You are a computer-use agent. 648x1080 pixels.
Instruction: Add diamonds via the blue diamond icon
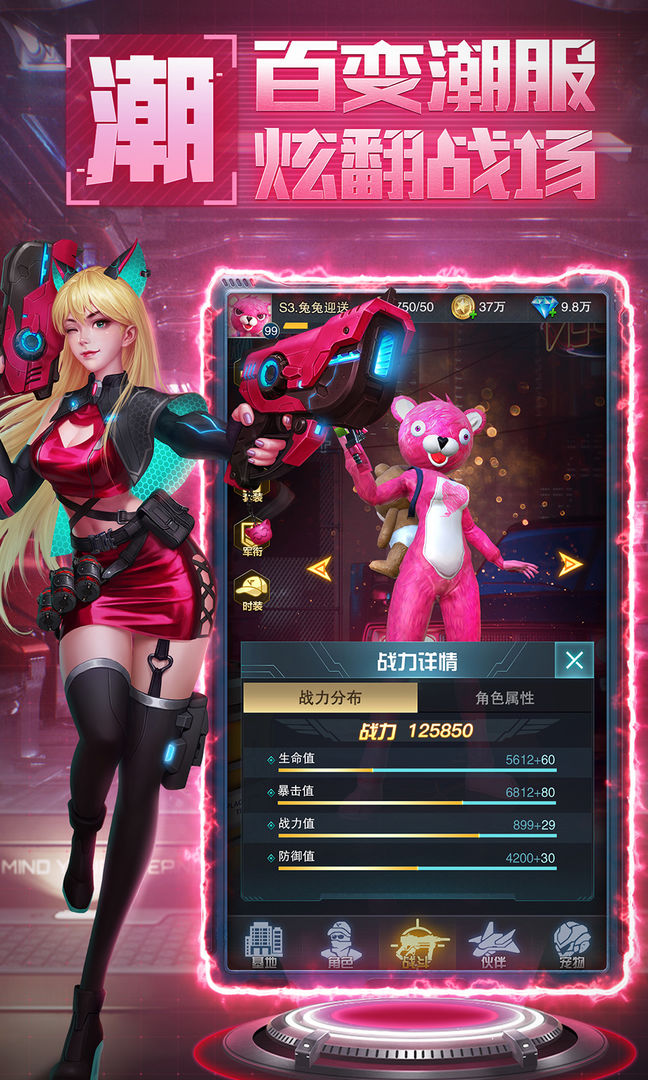(x=545, y=308)
